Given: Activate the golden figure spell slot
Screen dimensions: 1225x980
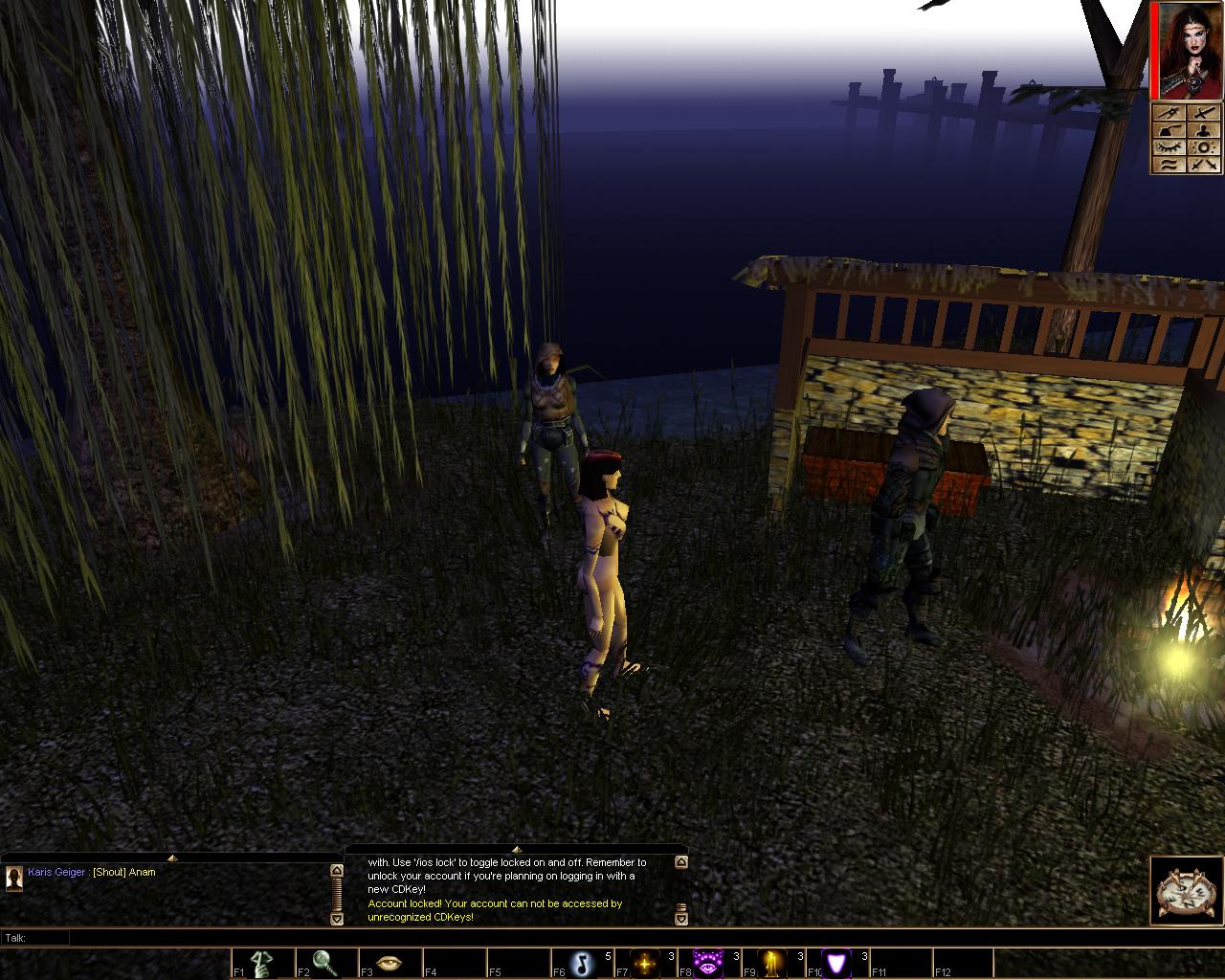Looking at the screenshot, I should click(x=773, y=963).
